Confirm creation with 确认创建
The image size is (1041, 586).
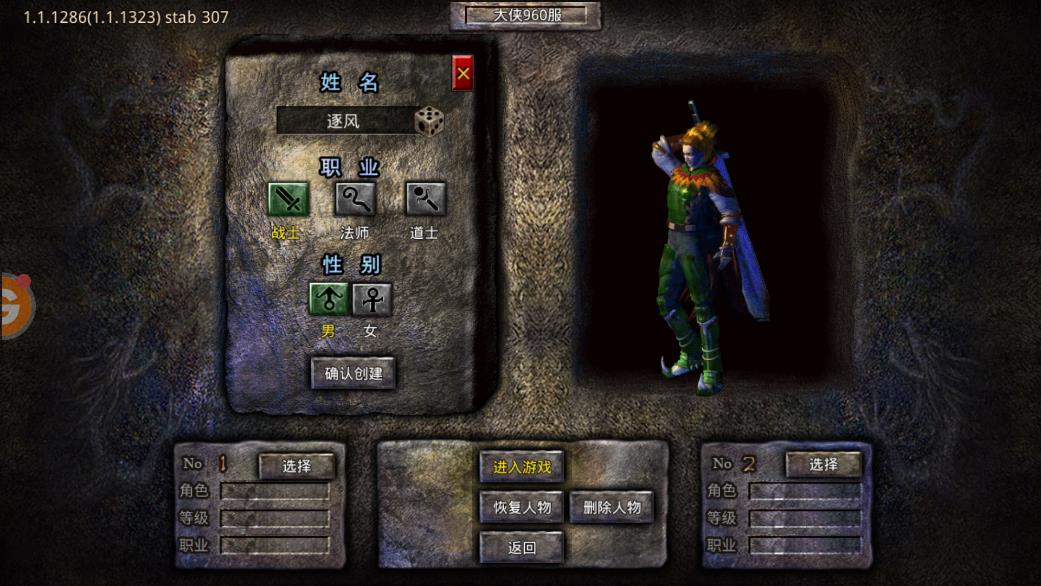click(353, 373)
